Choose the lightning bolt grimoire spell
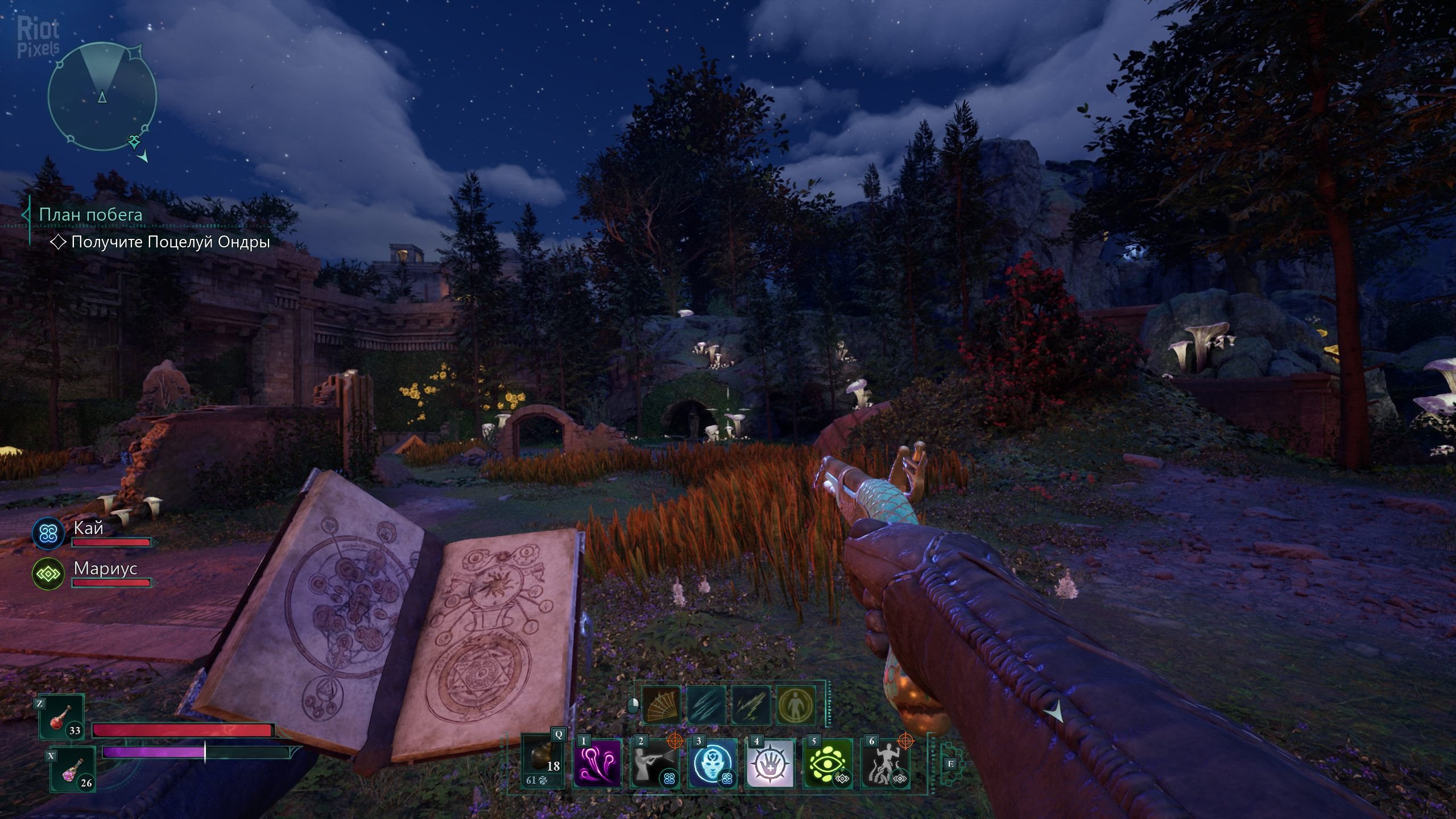The image size is (1456, 819). (751, 705)
